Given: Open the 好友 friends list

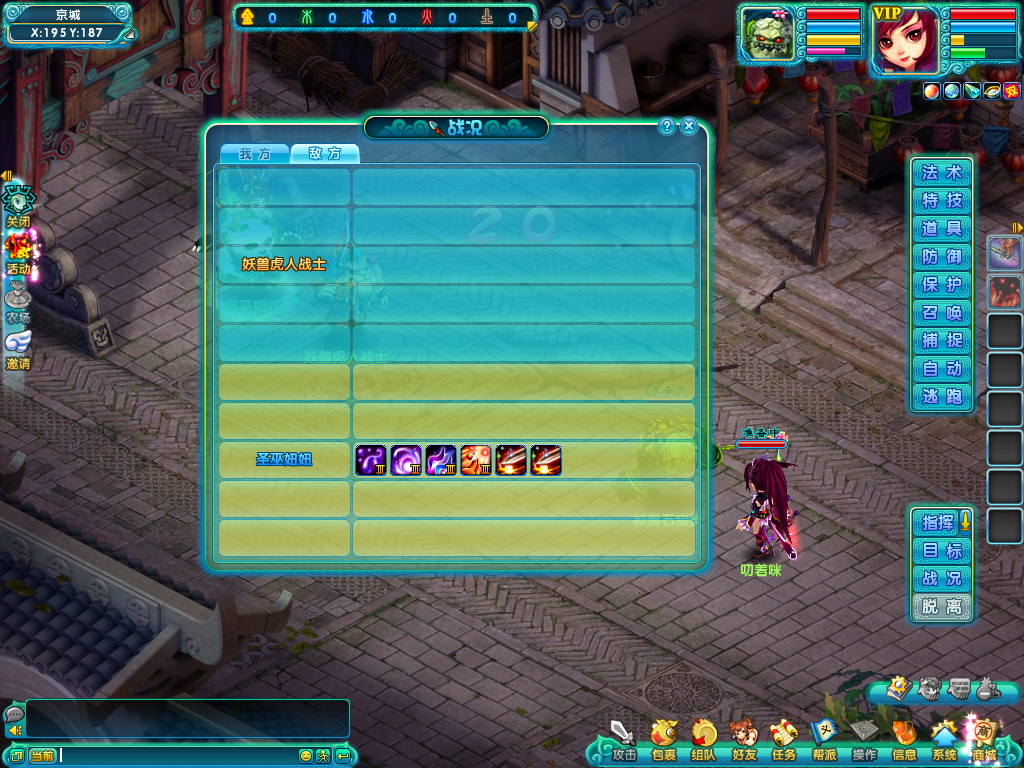Looking at the screenshot, I should point(743,739).
